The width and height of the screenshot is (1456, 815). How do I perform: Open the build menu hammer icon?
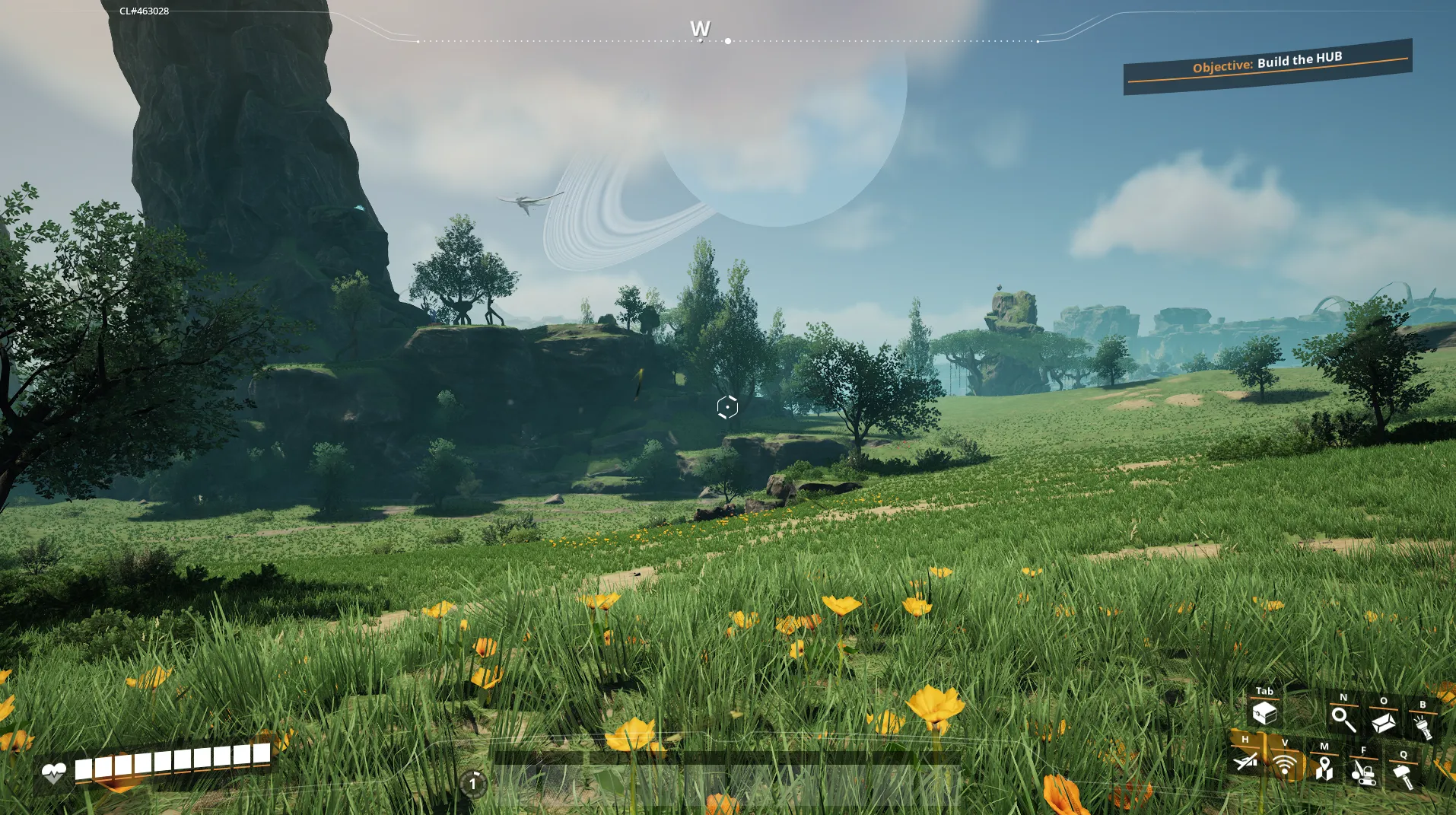click(x=1403, y=776)
